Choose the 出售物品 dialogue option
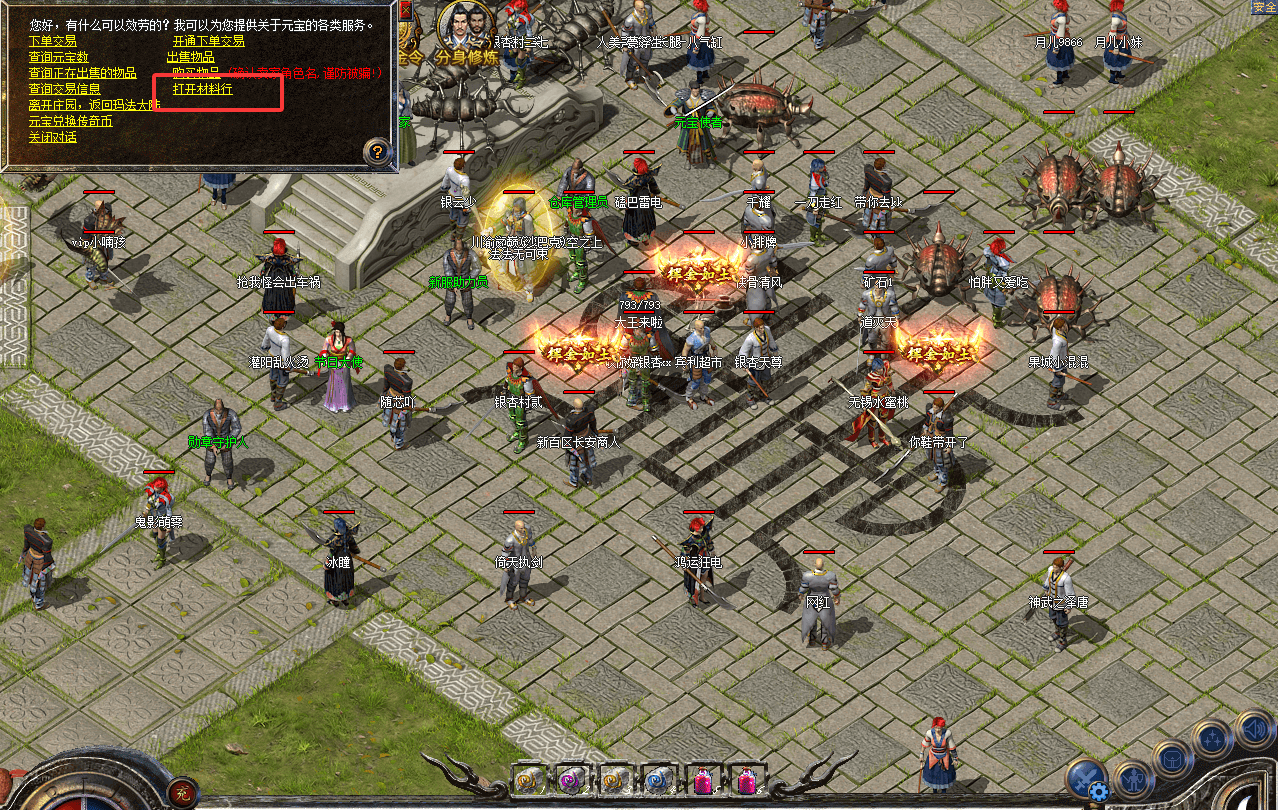This screenshot has height=810, width=1278. (190, 57)
